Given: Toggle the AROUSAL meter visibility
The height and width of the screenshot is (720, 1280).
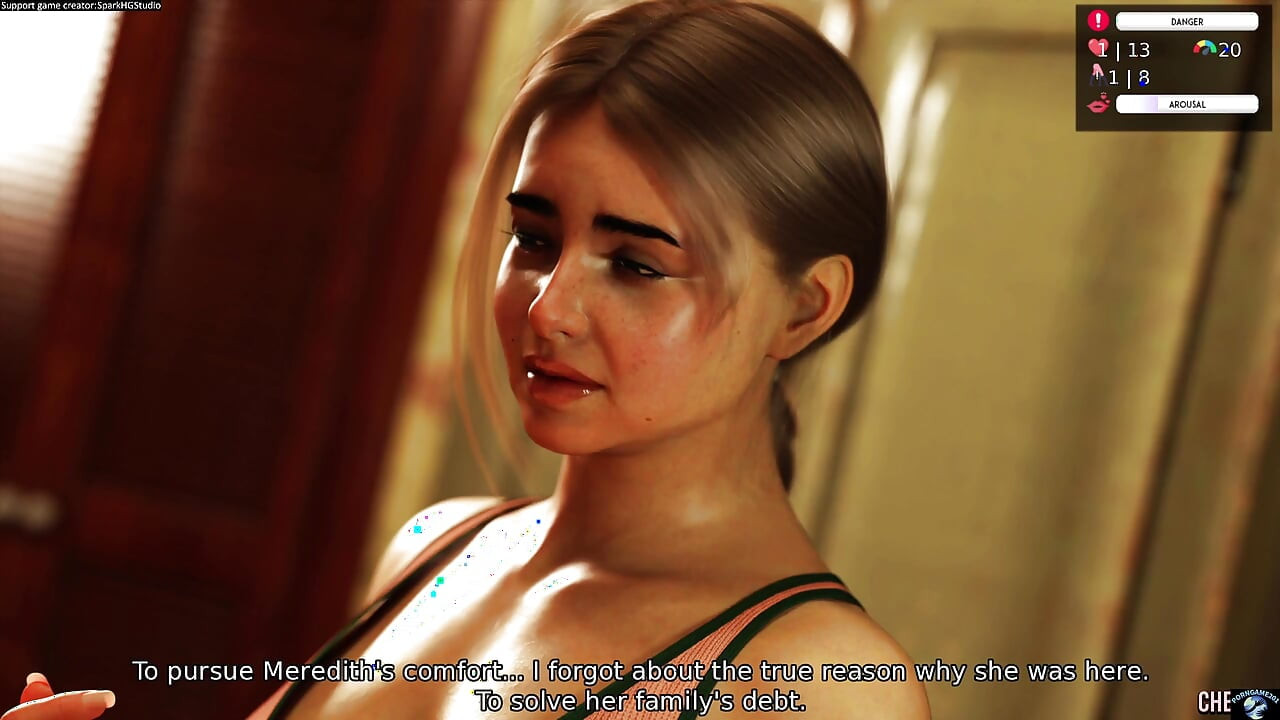Looking at the screenshot, I should [x=1187, y=104].
